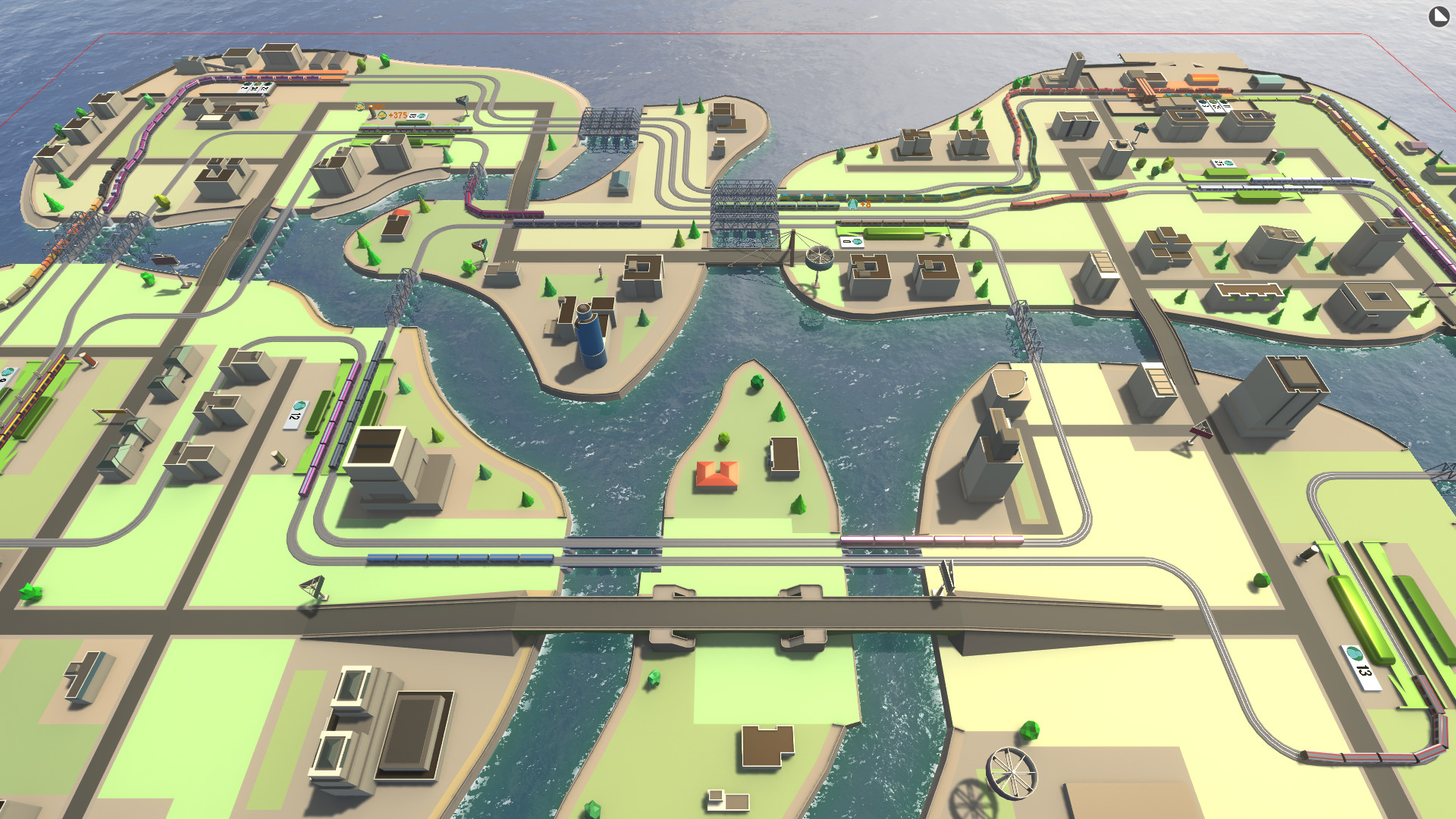Click the compass button in the top-right corner
The width and height of the screenshot is (1456, 819).
coord(1439,17)
